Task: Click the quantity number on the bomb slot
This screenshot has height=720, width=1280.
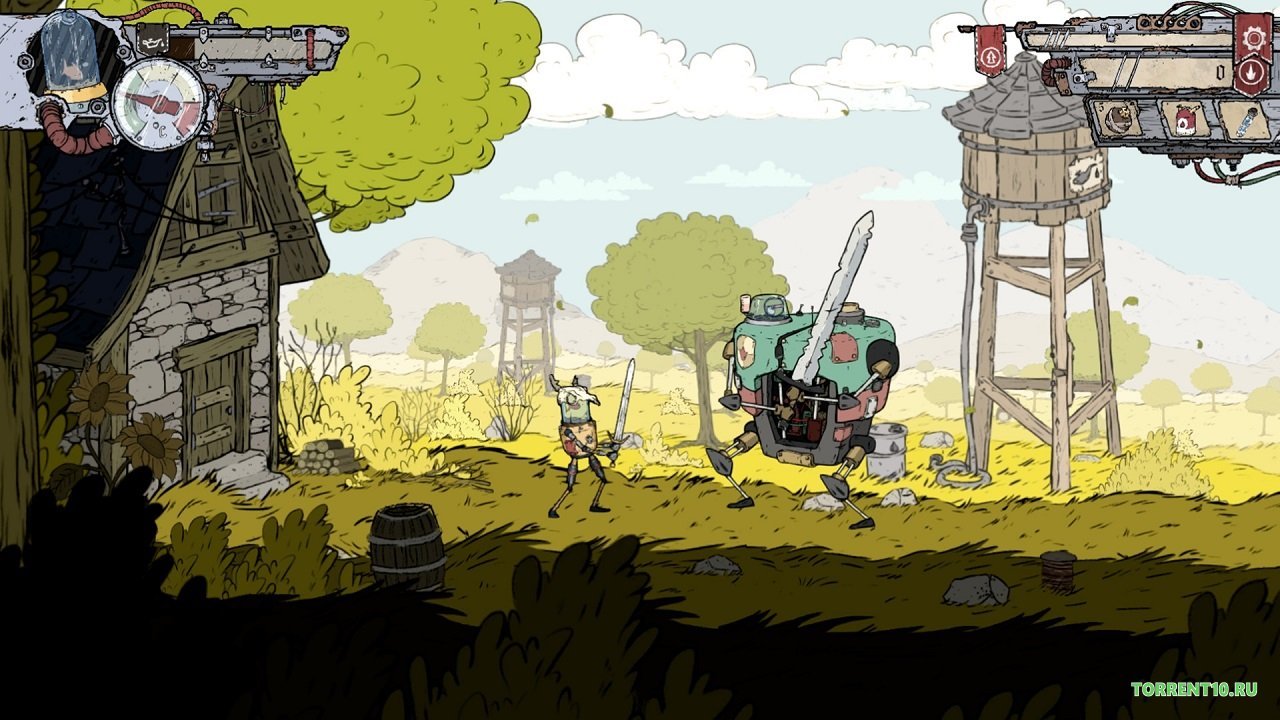Action: (x=1102, y=104)
